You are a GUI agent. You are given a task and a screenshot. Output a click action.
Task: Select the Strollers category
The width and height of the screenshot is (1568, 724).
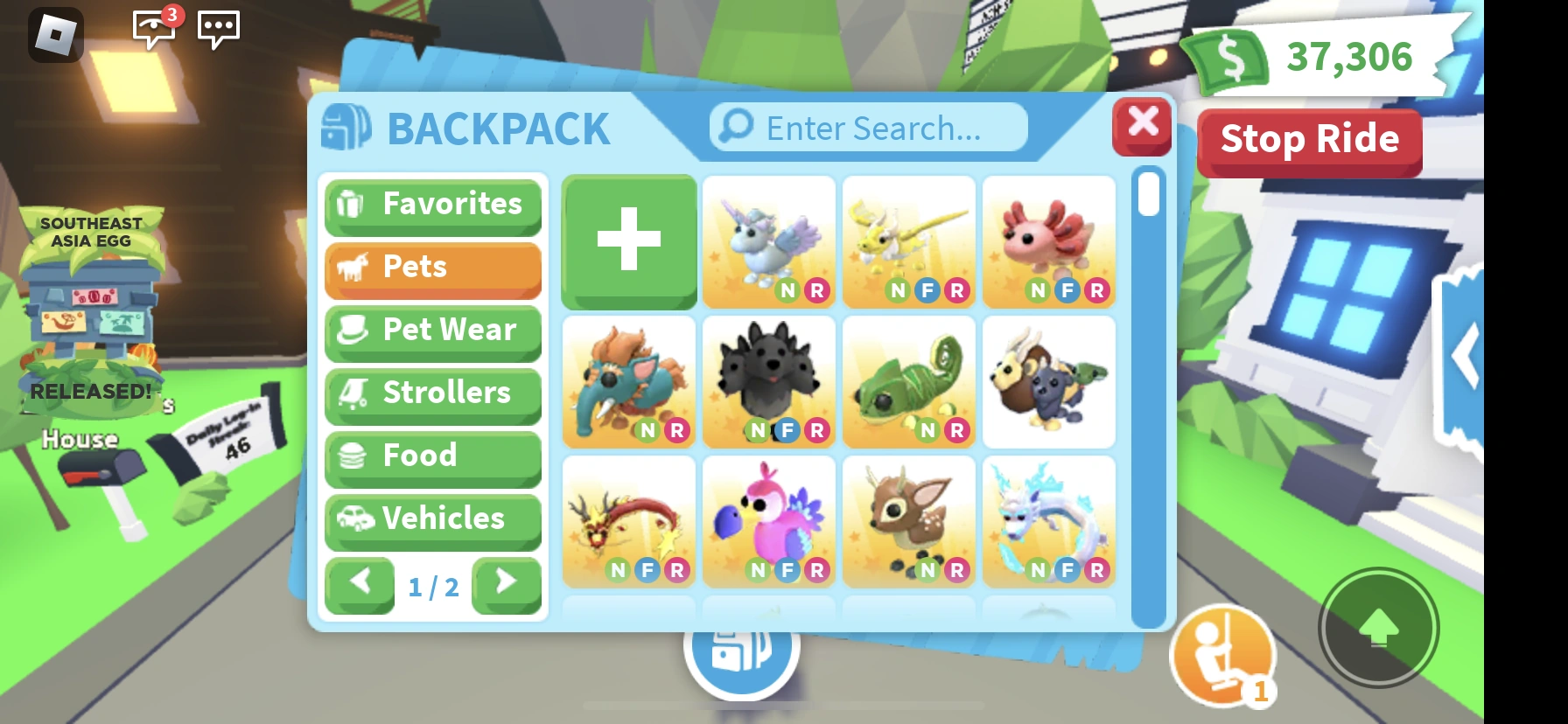(432, 393)
